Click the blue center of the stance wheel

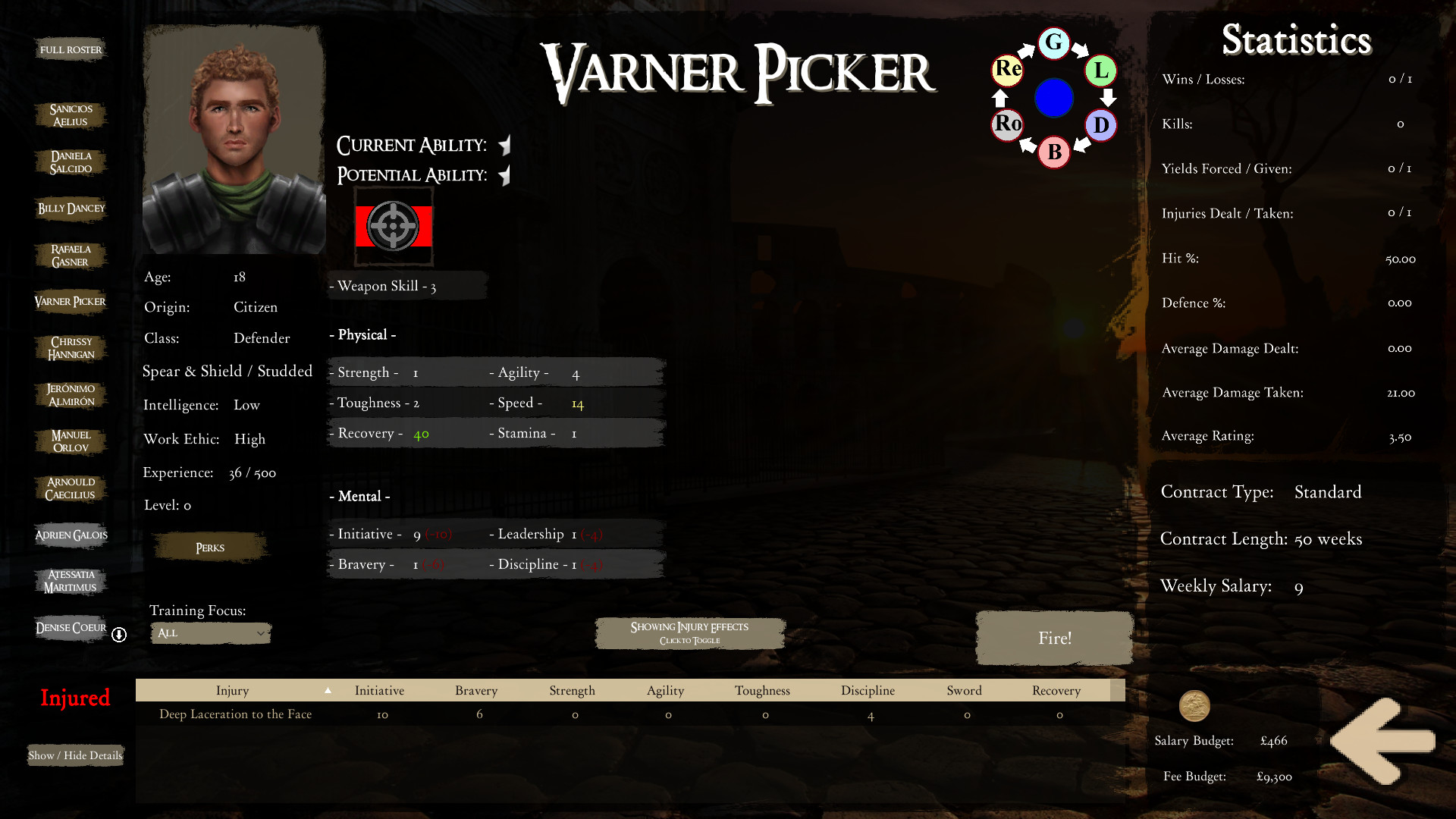click(1053, 98)
